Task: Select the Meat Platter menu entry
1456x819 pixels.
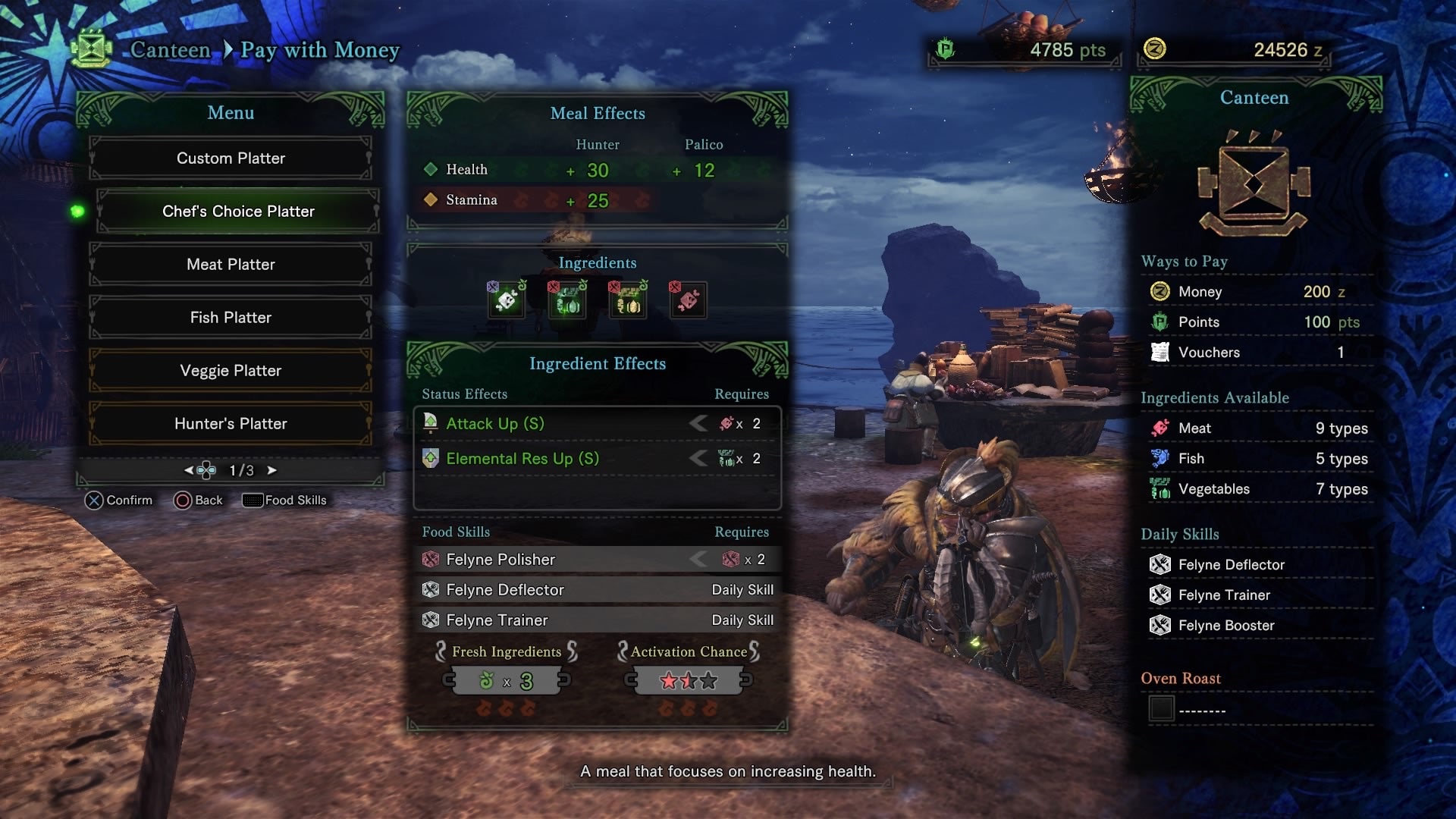Action: point(231,264)
